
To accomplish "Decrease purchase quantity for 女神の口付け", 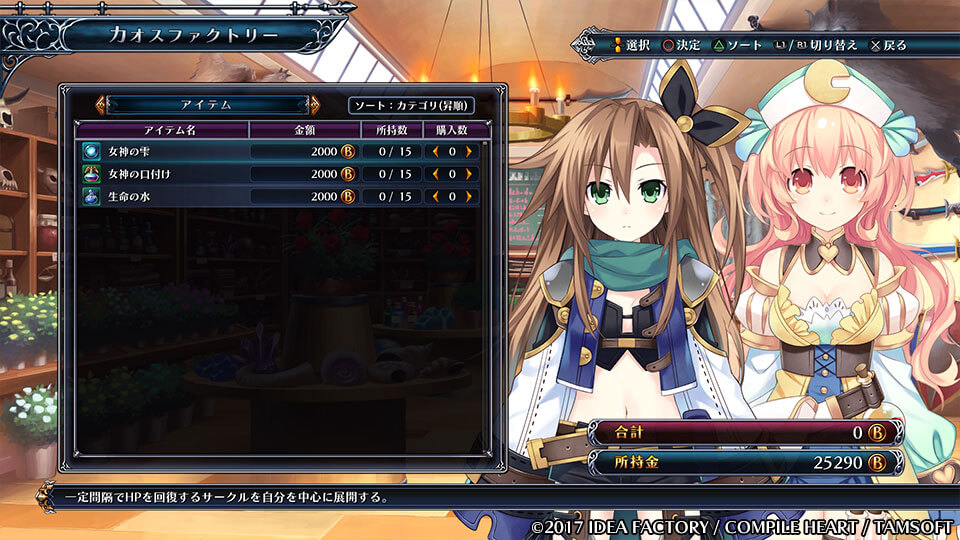I will 436,173.
